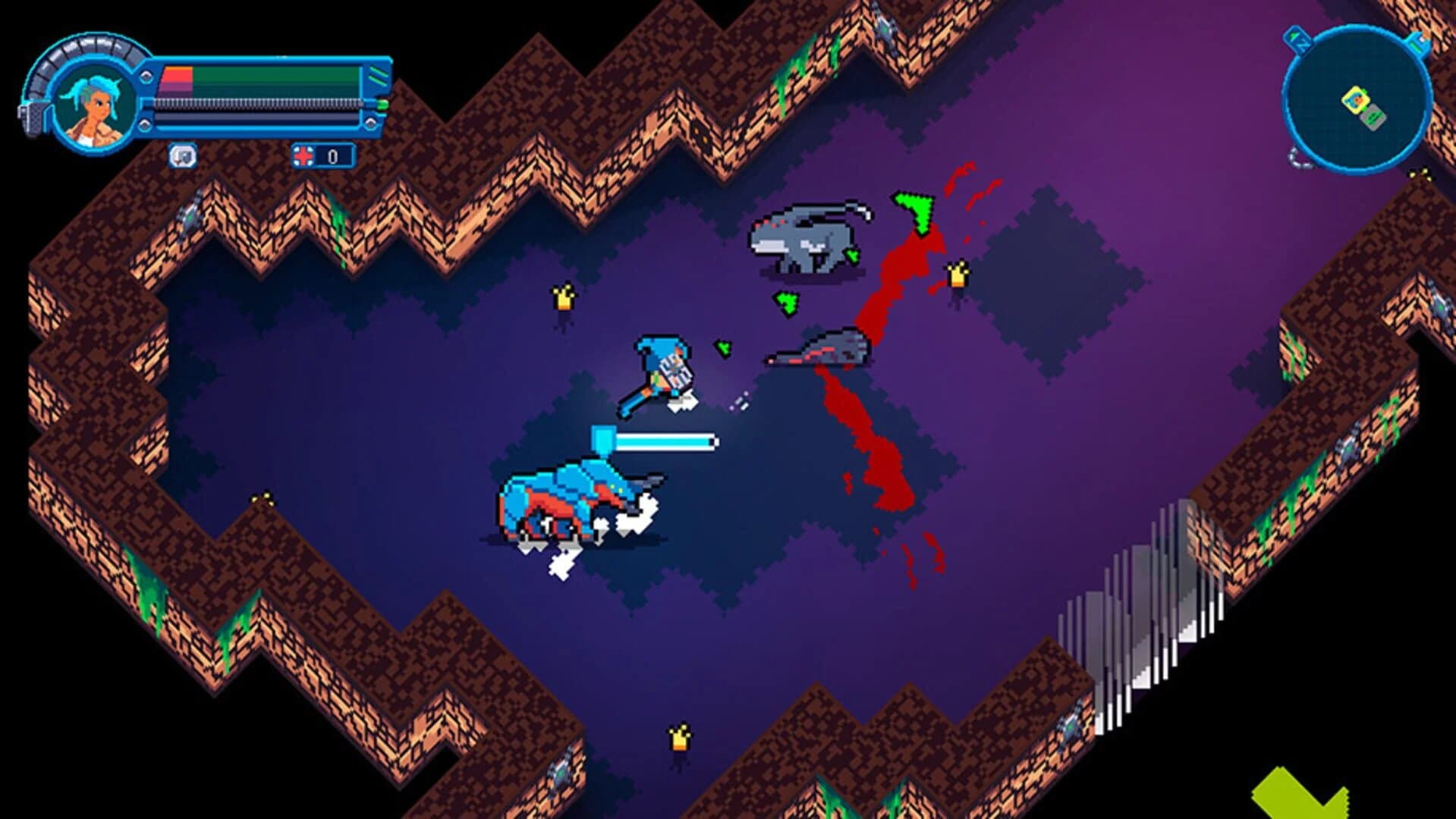Viewport: 1456px width, 819px height.
Task: Select the player marker at the minimap center
Action: pyautogui.click(x=1357, y=100)
